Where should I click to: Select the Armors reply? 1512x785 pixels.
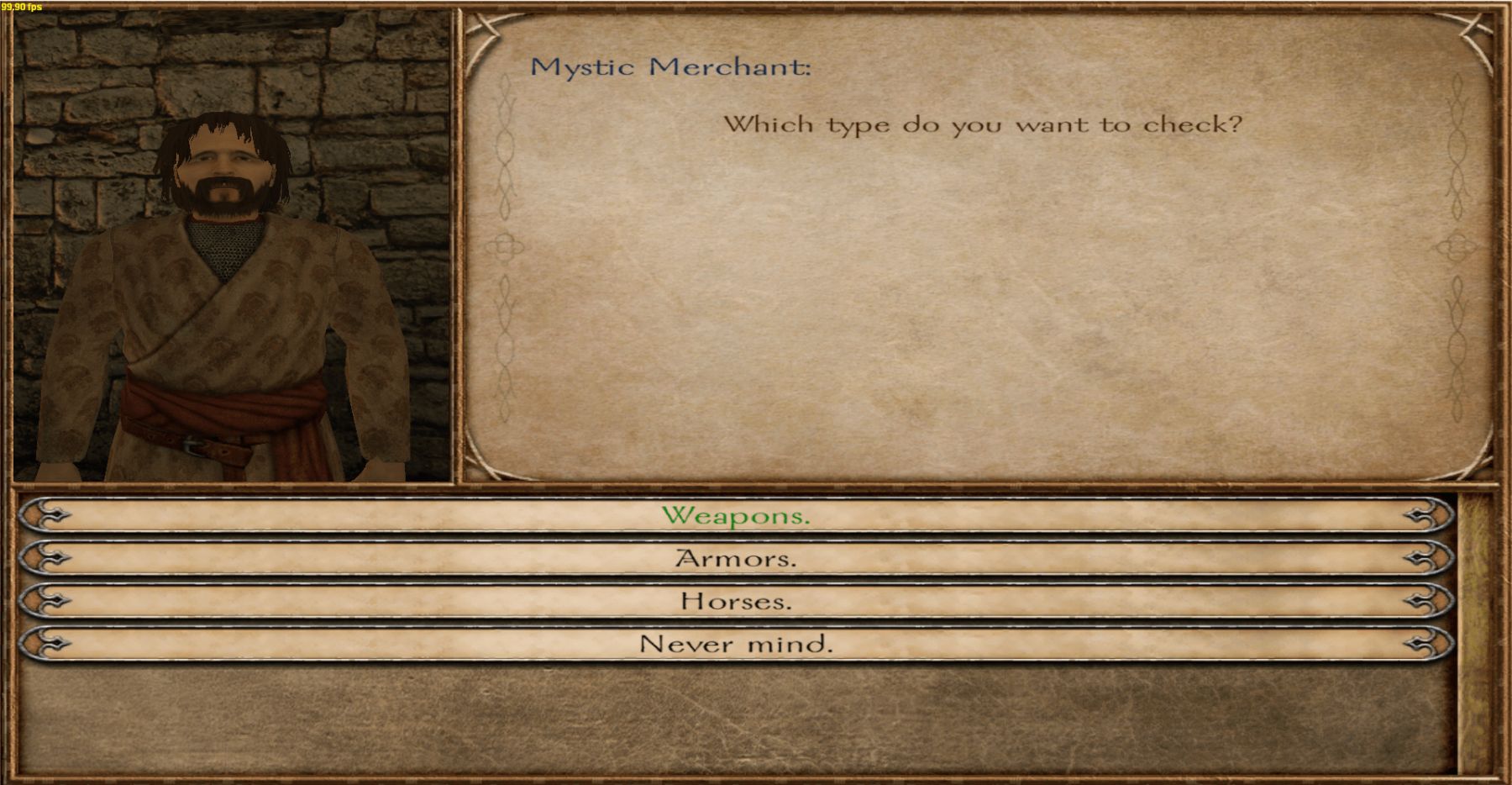[736, 558]
